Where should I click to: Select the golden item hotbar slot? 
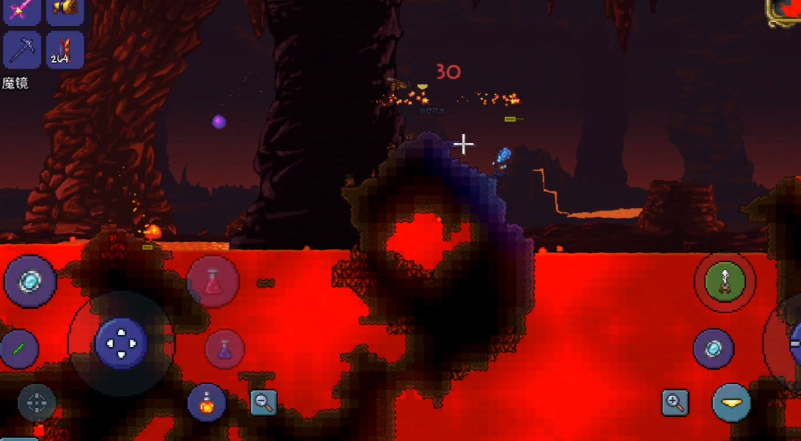pyautogui.click(x=65, y=8)
